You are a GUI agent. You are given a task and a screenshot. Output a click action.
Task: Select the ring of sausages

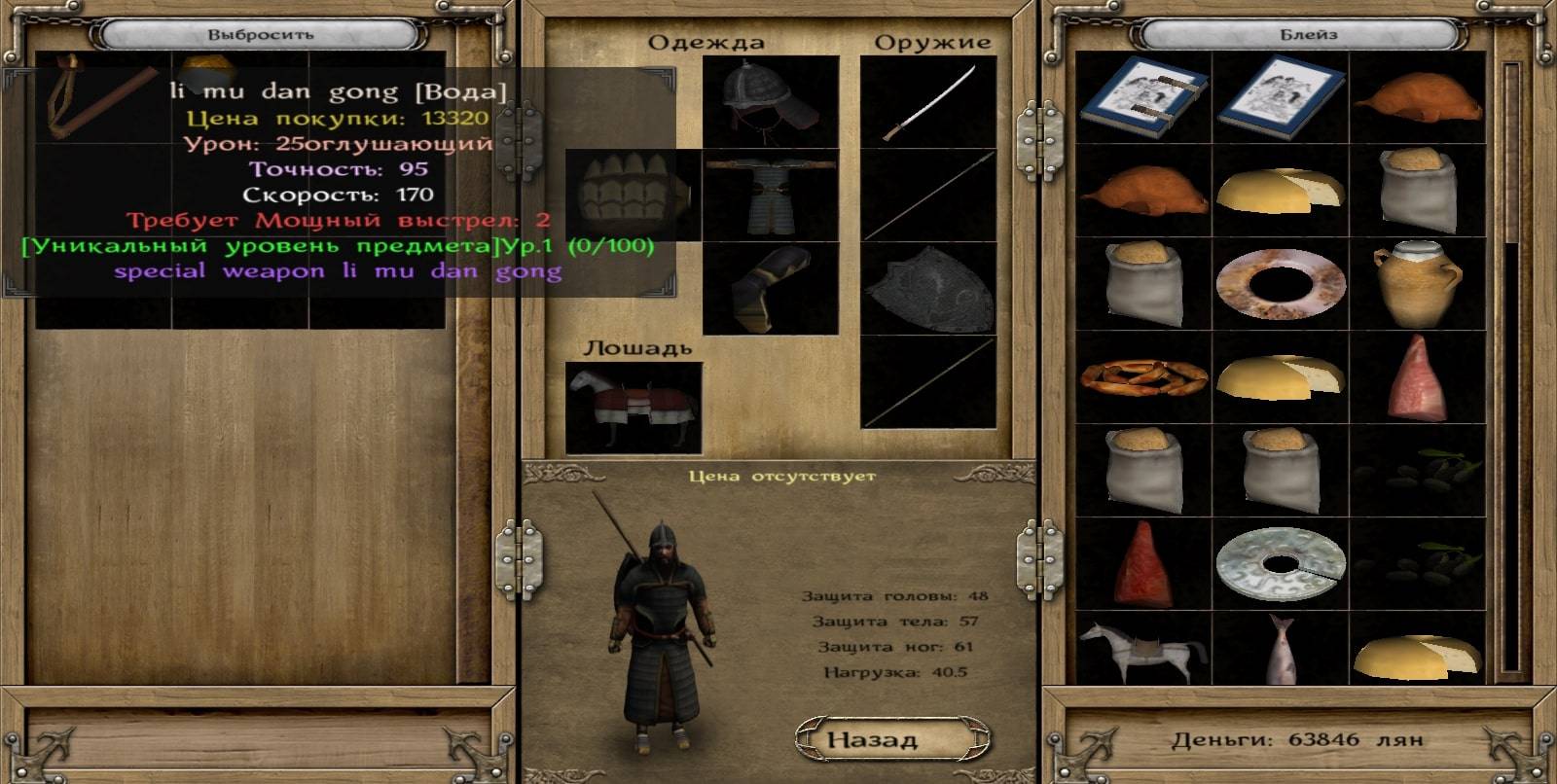(x=1143, y=377)
